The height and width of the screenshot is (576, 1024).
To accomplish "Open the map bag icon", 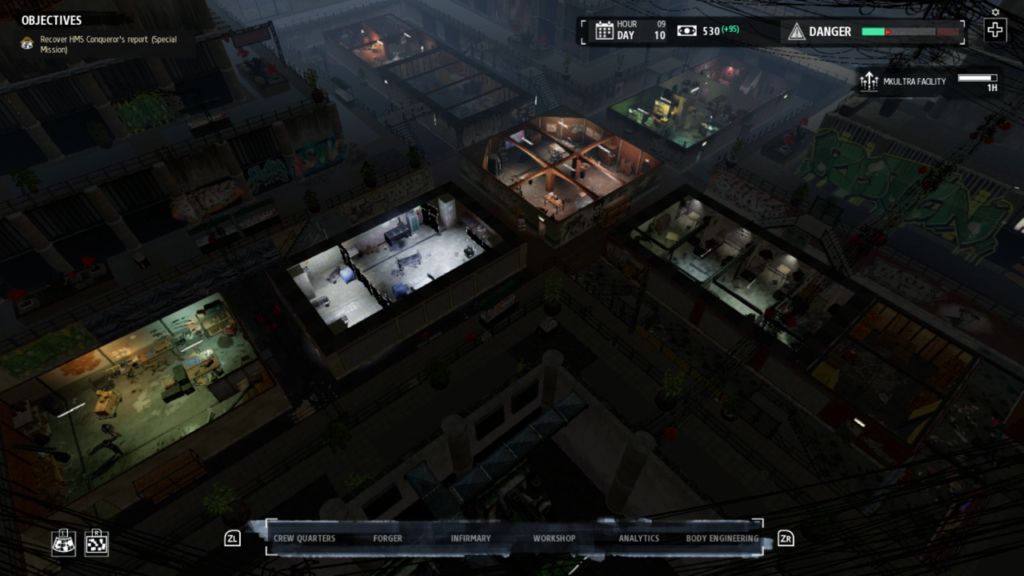I will click(x=64, y=542).
